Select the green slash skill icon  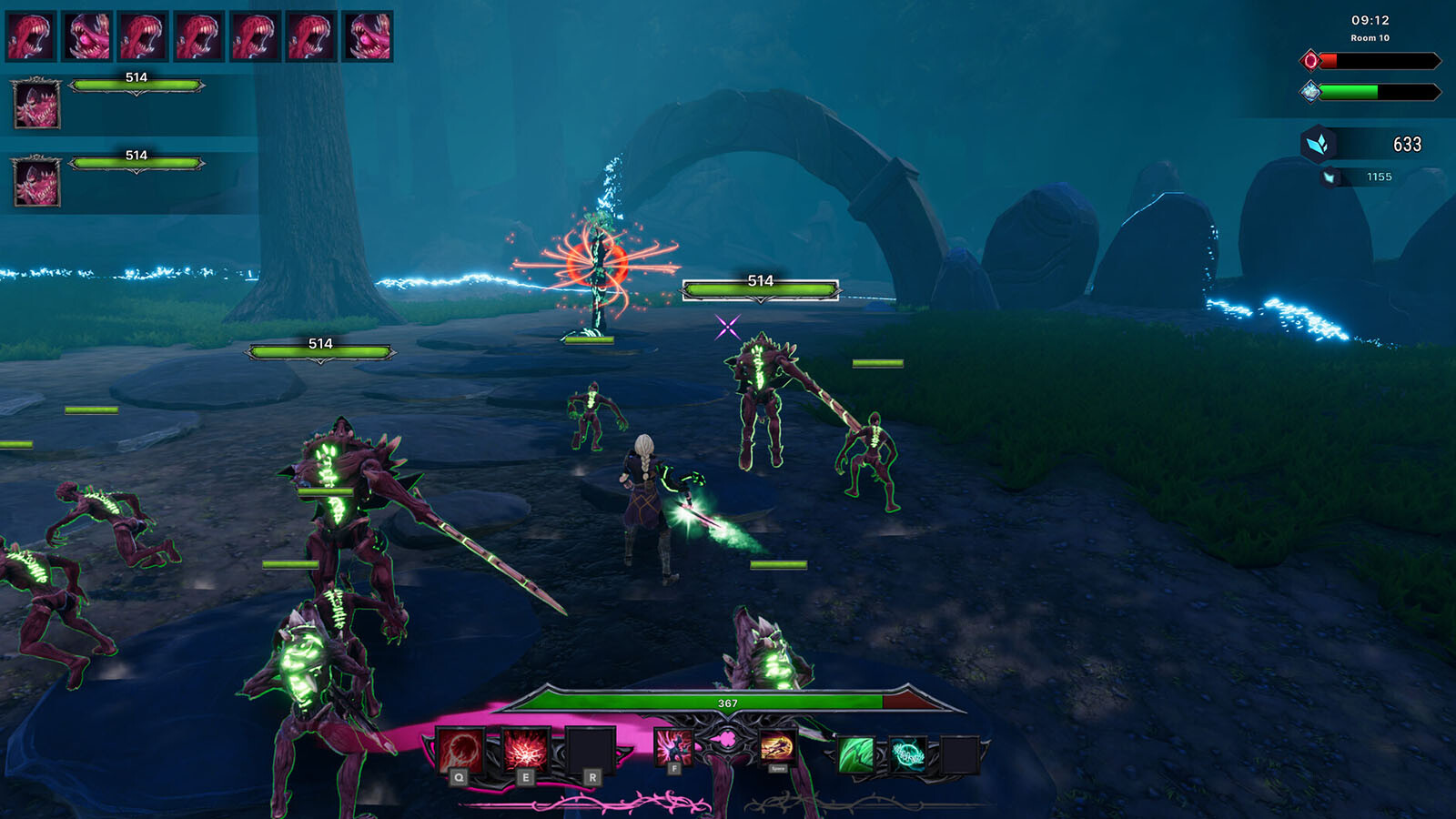[x=855, y=754]
